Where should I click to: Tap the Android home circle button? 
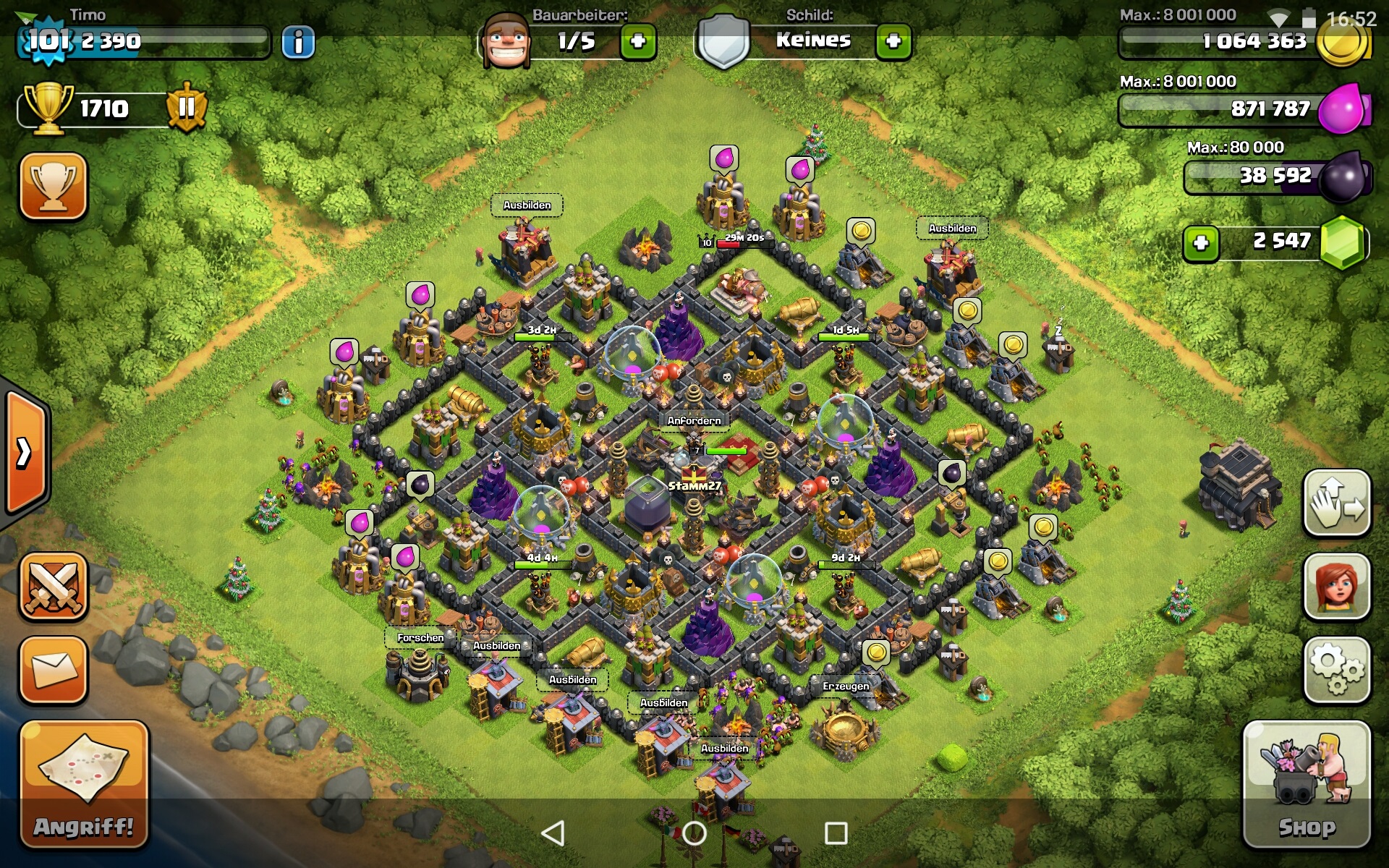[694, 833]
